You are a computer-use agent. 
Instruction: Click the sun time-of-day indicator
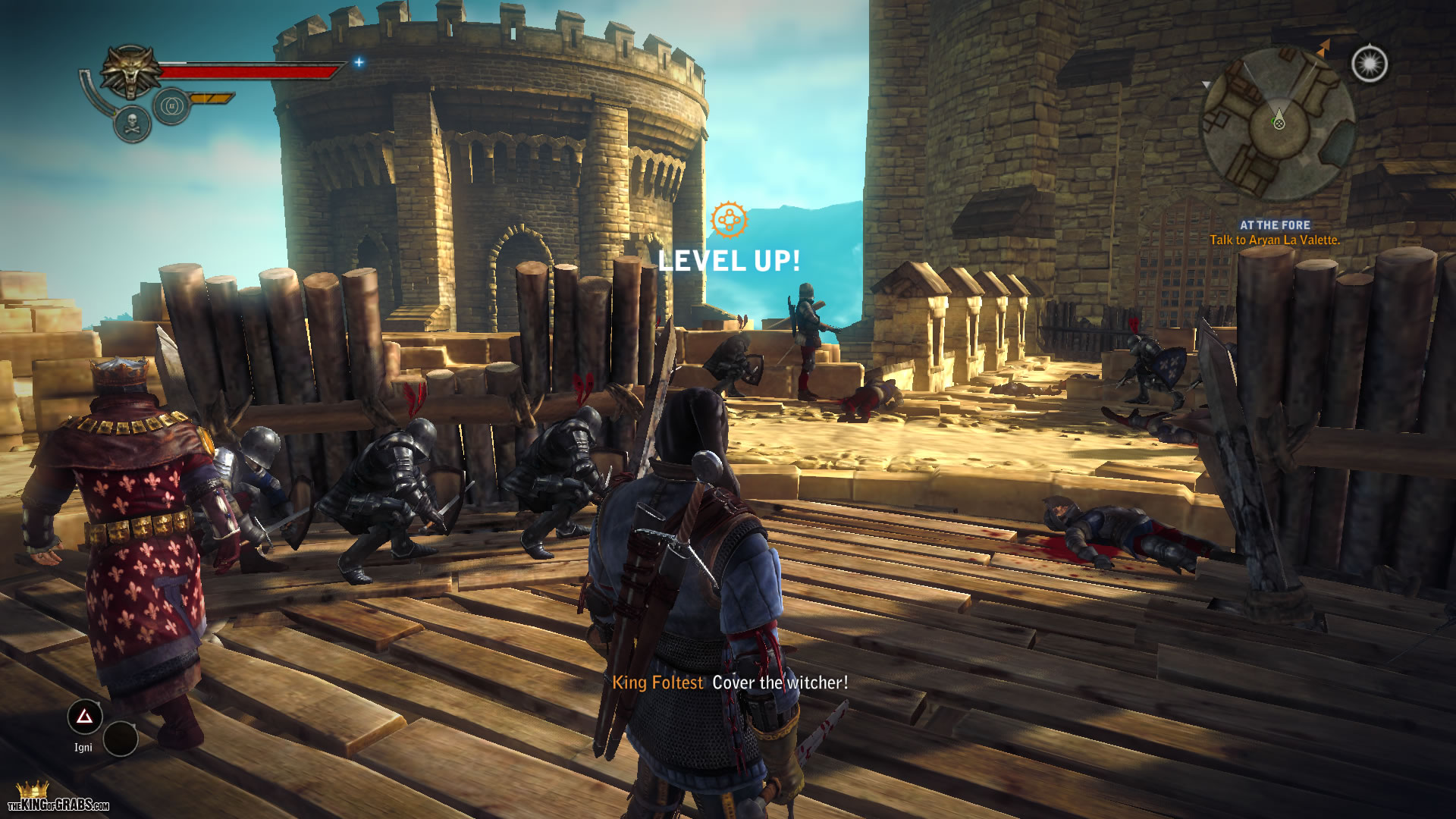pyautogui.click(x=1370, y=64)
